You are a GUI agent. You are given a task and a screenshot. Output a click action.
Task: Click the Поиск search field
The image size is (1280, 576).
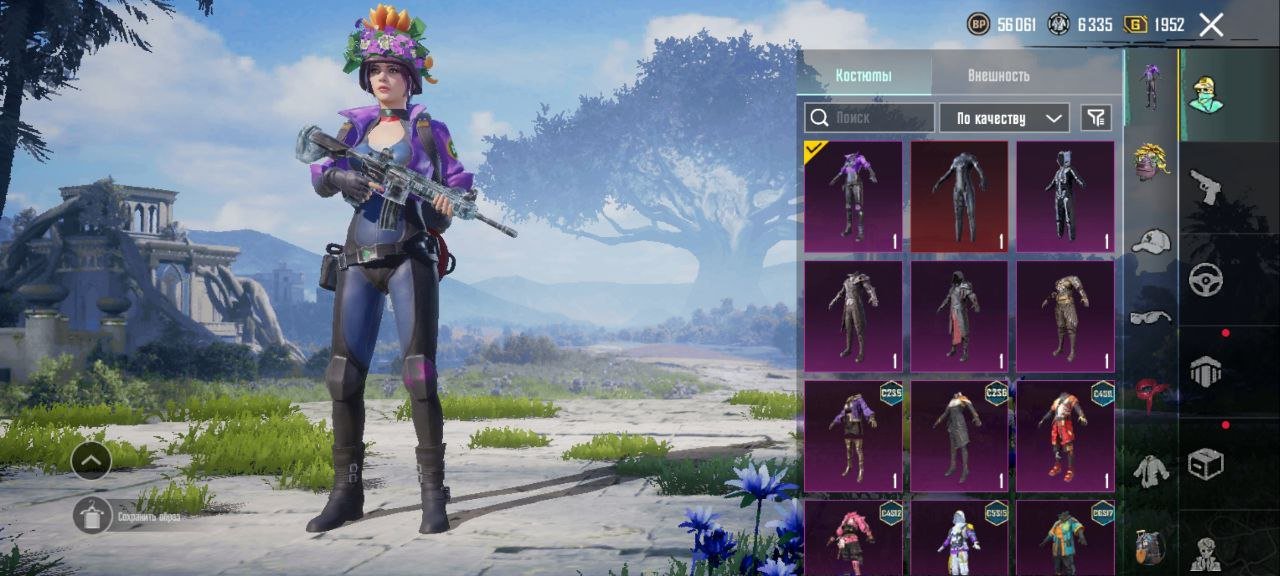[x=869, y=118]
